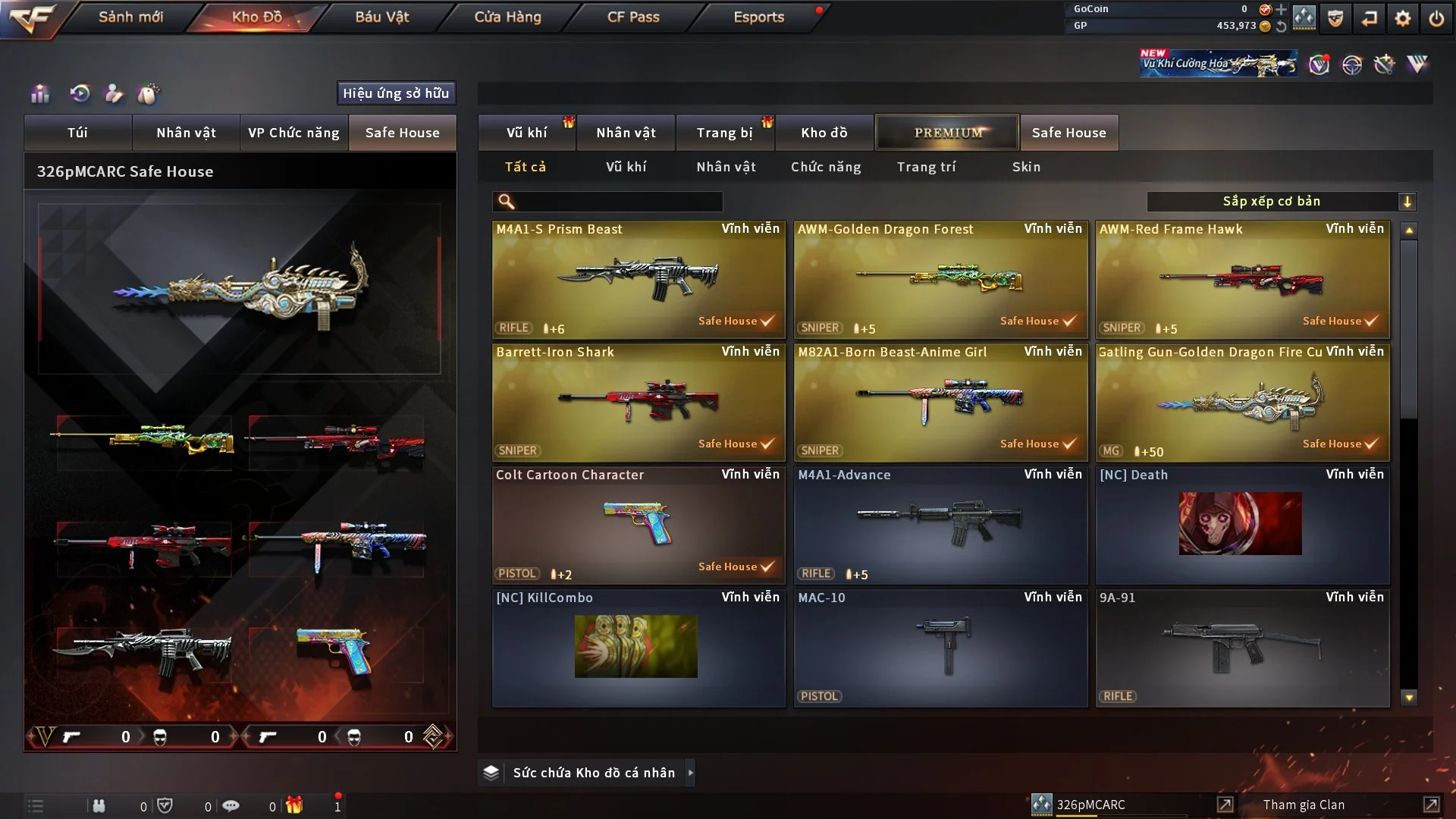The image size is (1456, 819).
Task: Click the settings gear icon
Action: (x=1403, y=18)
